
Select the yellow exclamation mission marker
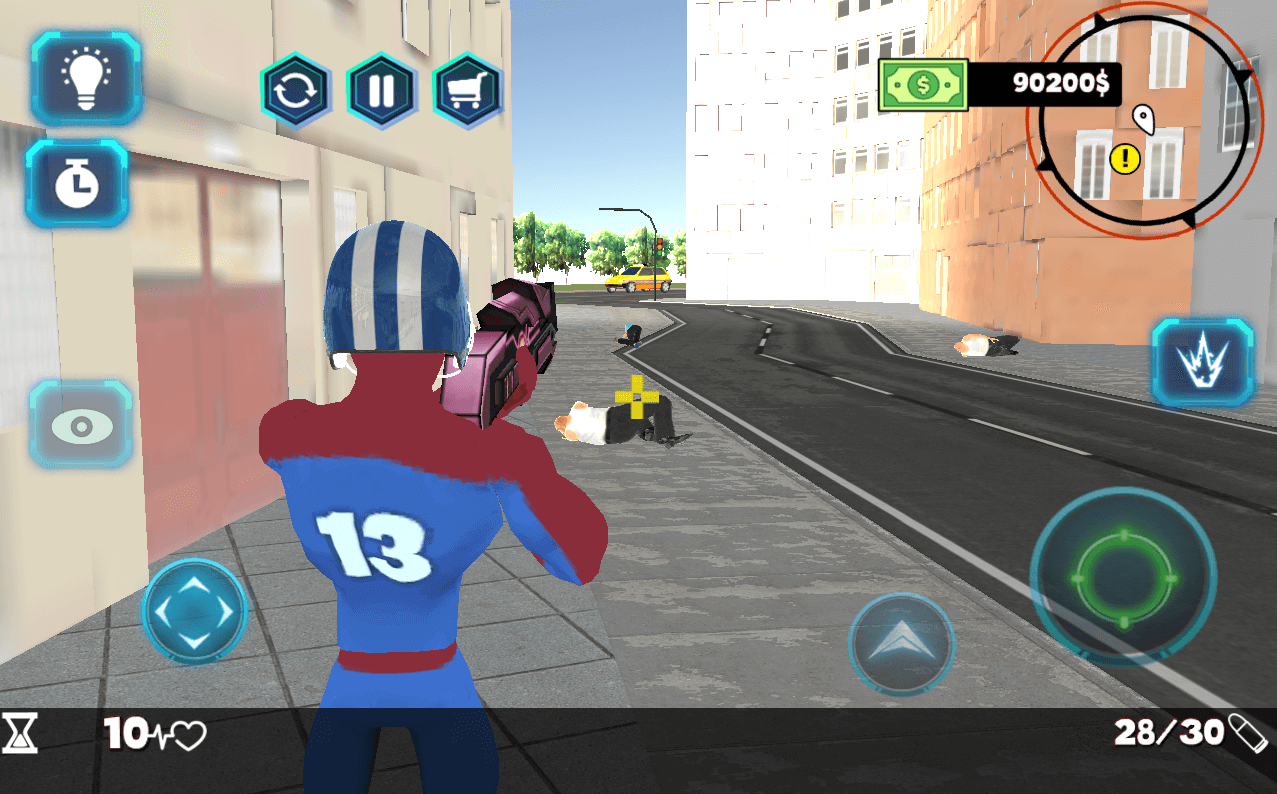(1124, 157)
